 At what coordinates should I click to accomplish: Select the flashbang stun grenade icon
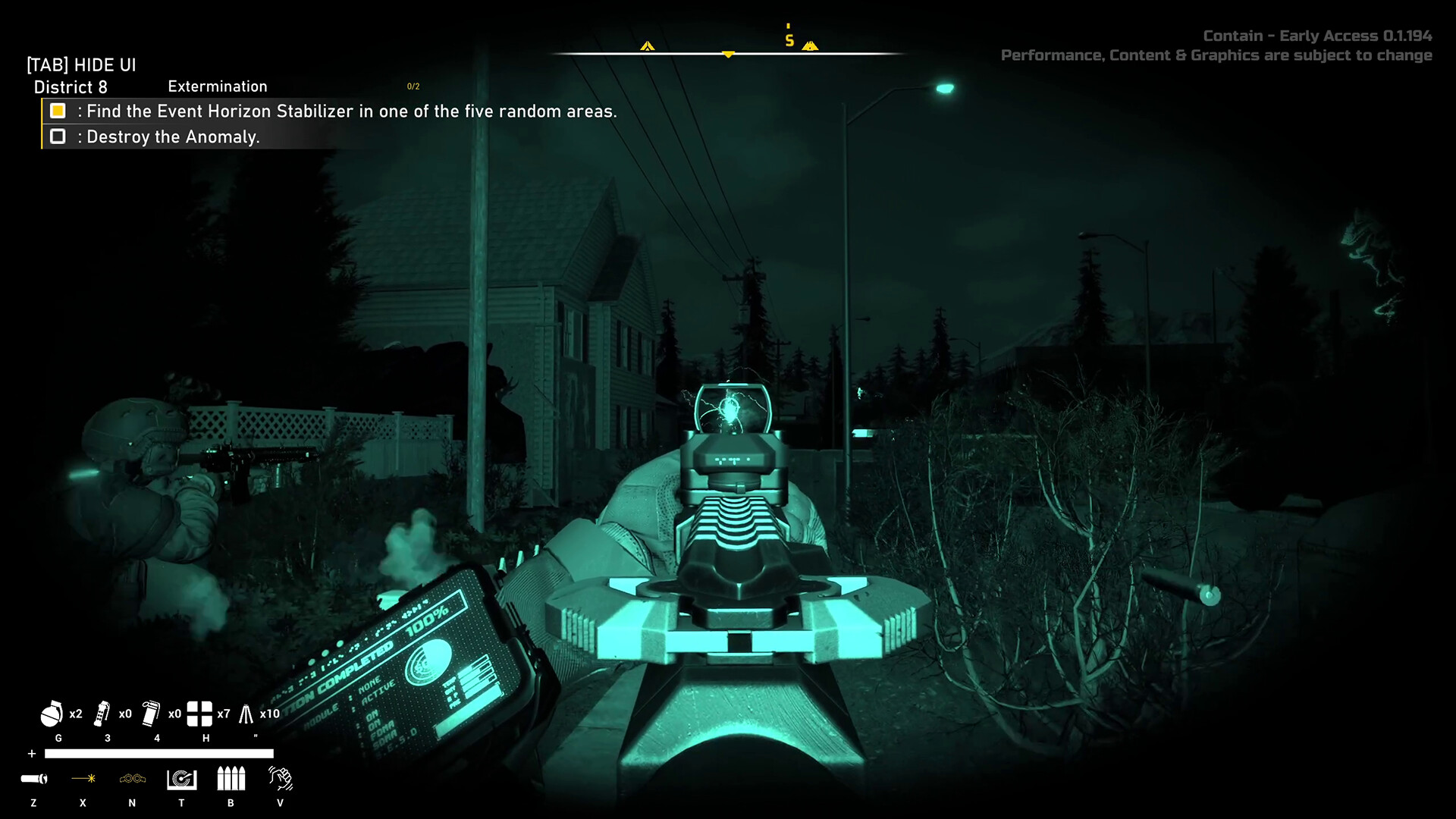point(102,714)
